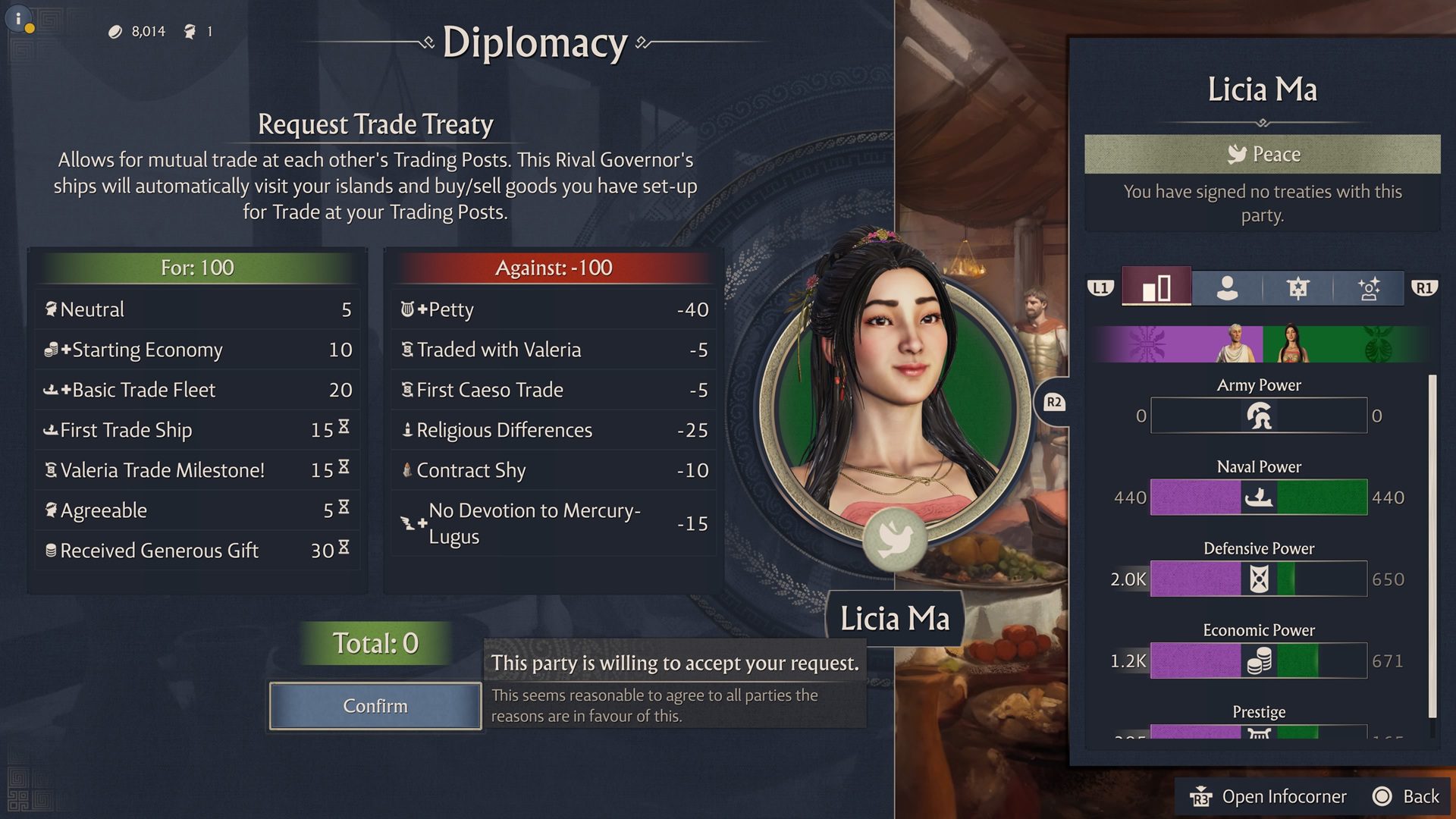Select the star emblem tab
Viewport: 1456px width, 819px height.
[1298, 288]
